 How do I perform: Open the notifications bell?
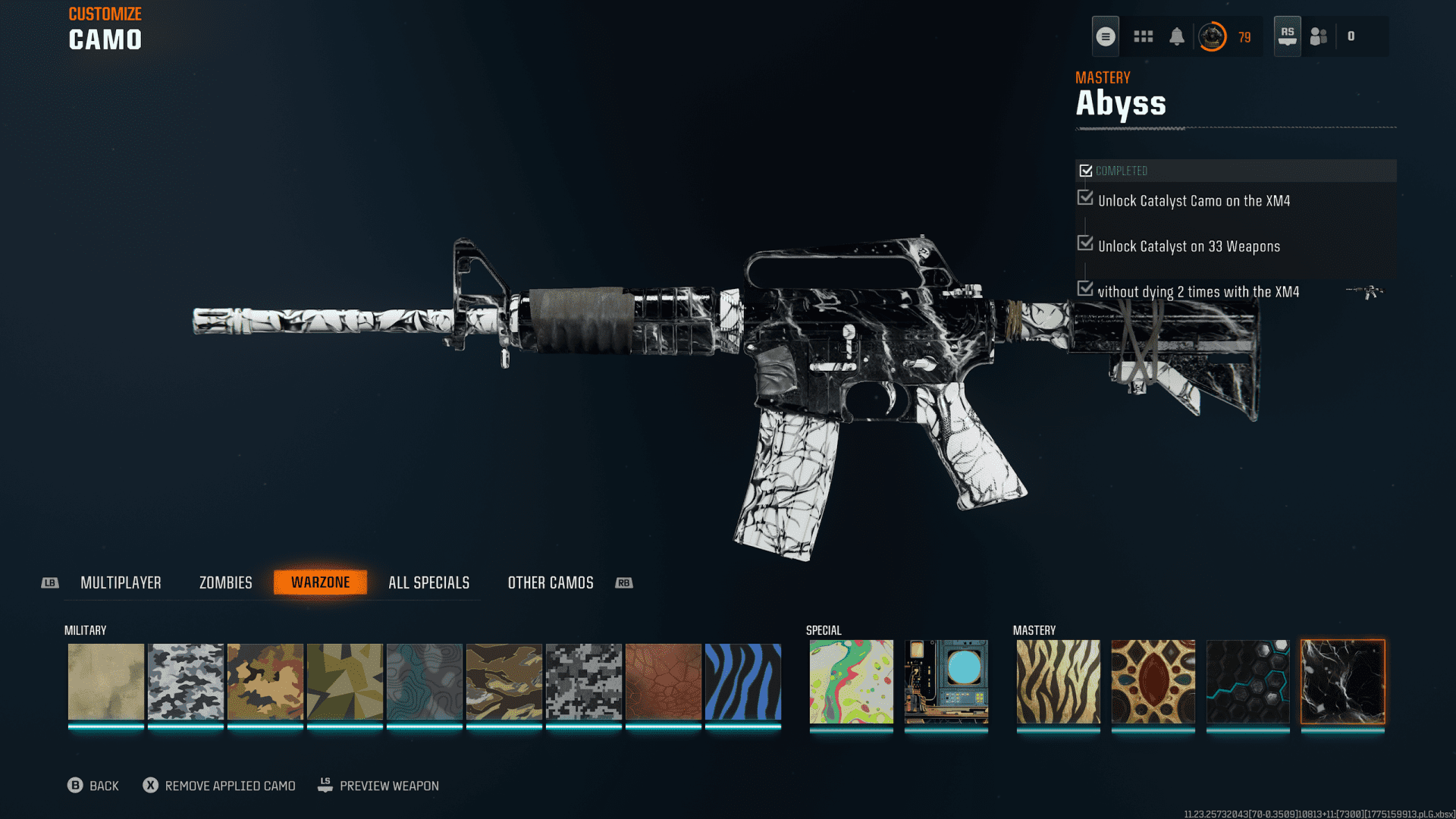(1177, 36)
